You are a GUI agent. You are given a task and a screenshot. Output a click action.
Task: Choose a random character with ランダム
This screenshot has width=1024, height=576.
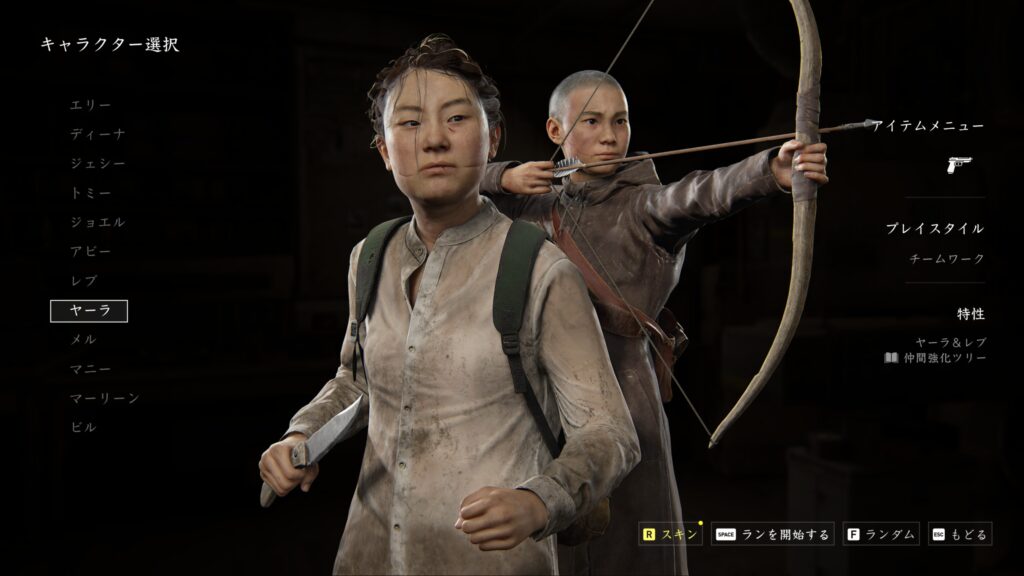881,535
